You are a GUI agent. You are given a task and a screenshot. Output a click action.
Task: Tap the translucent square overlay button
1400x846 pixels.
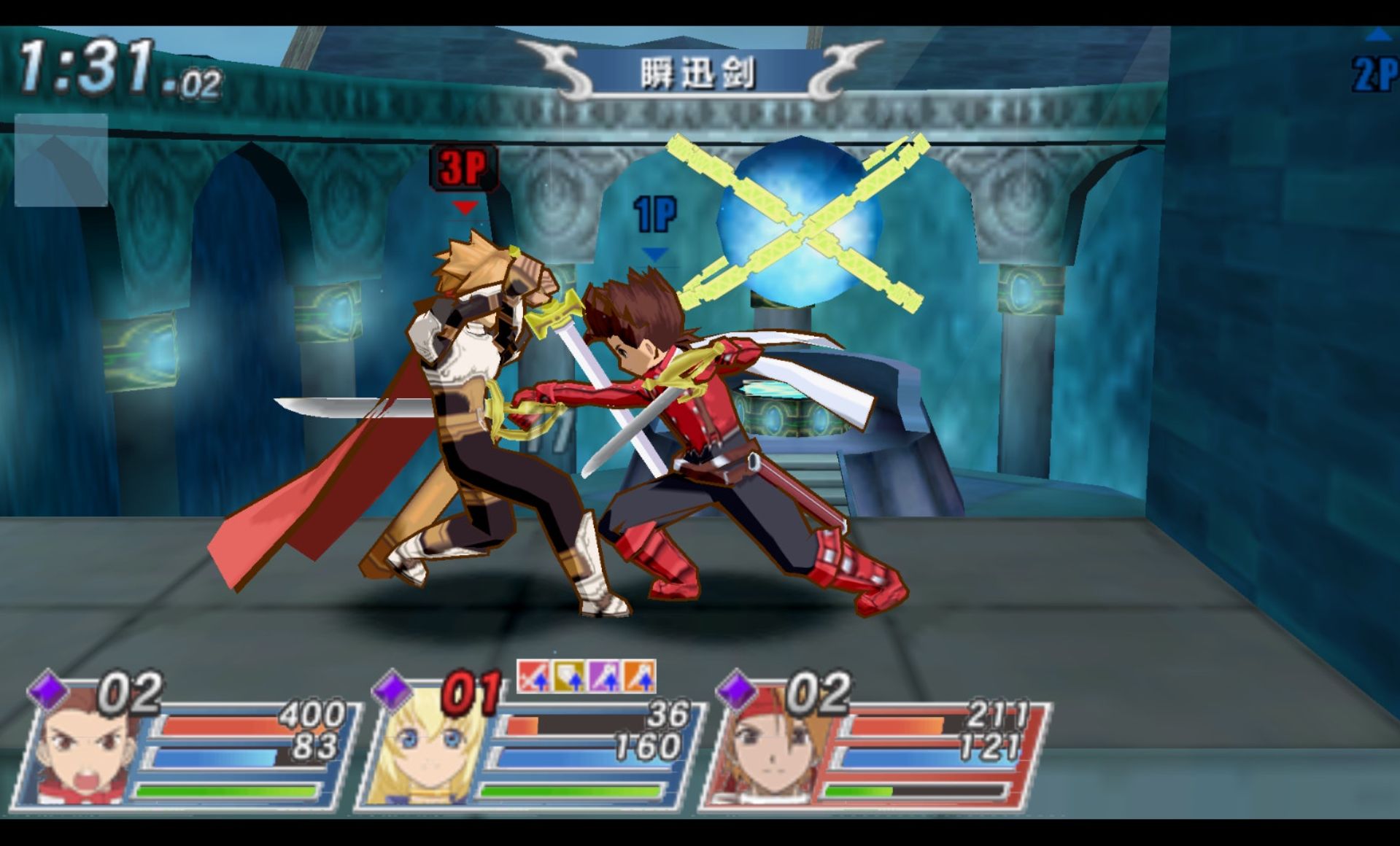[61, 160]
